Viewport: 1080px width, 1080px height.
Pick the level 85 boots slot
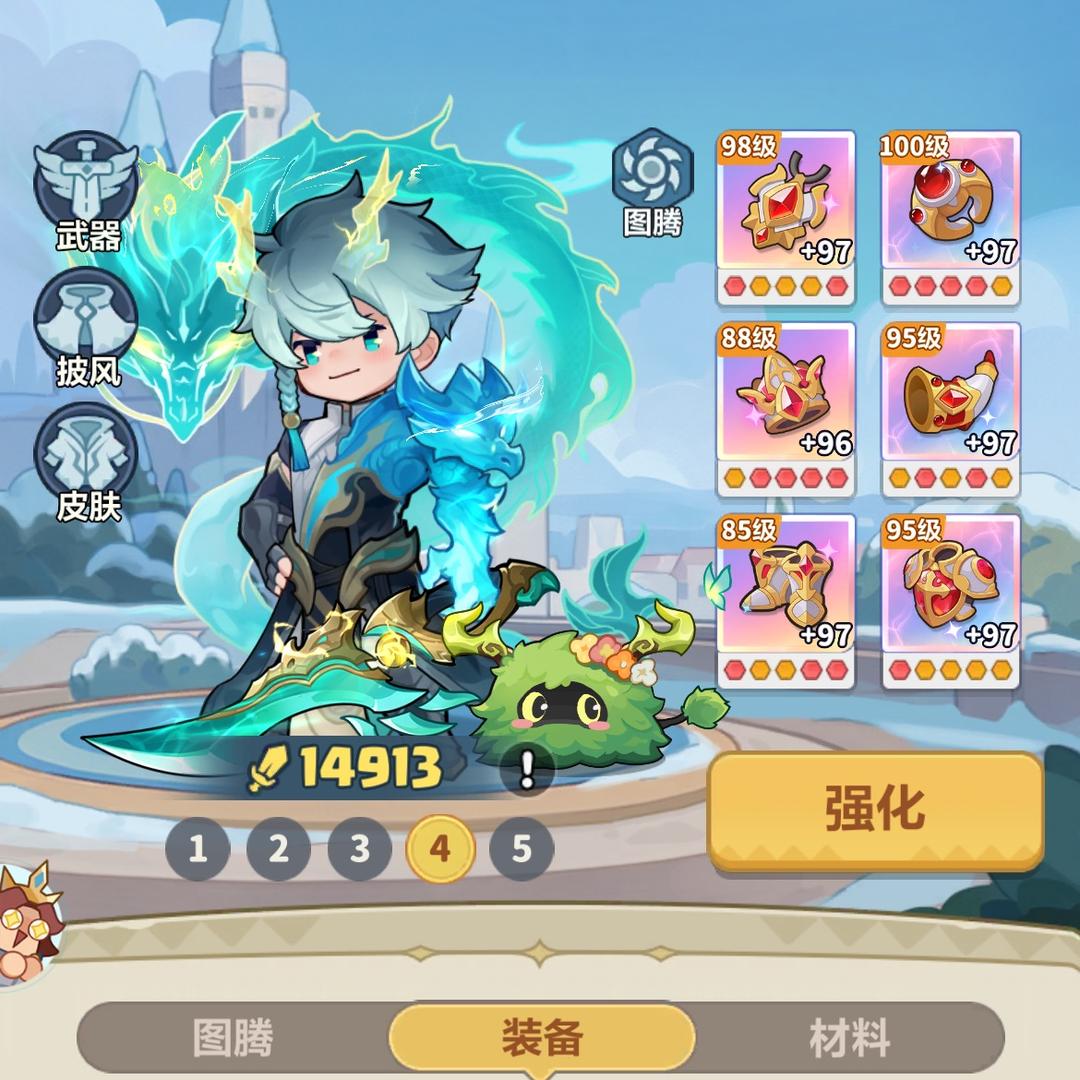click(x=786, y=601)
